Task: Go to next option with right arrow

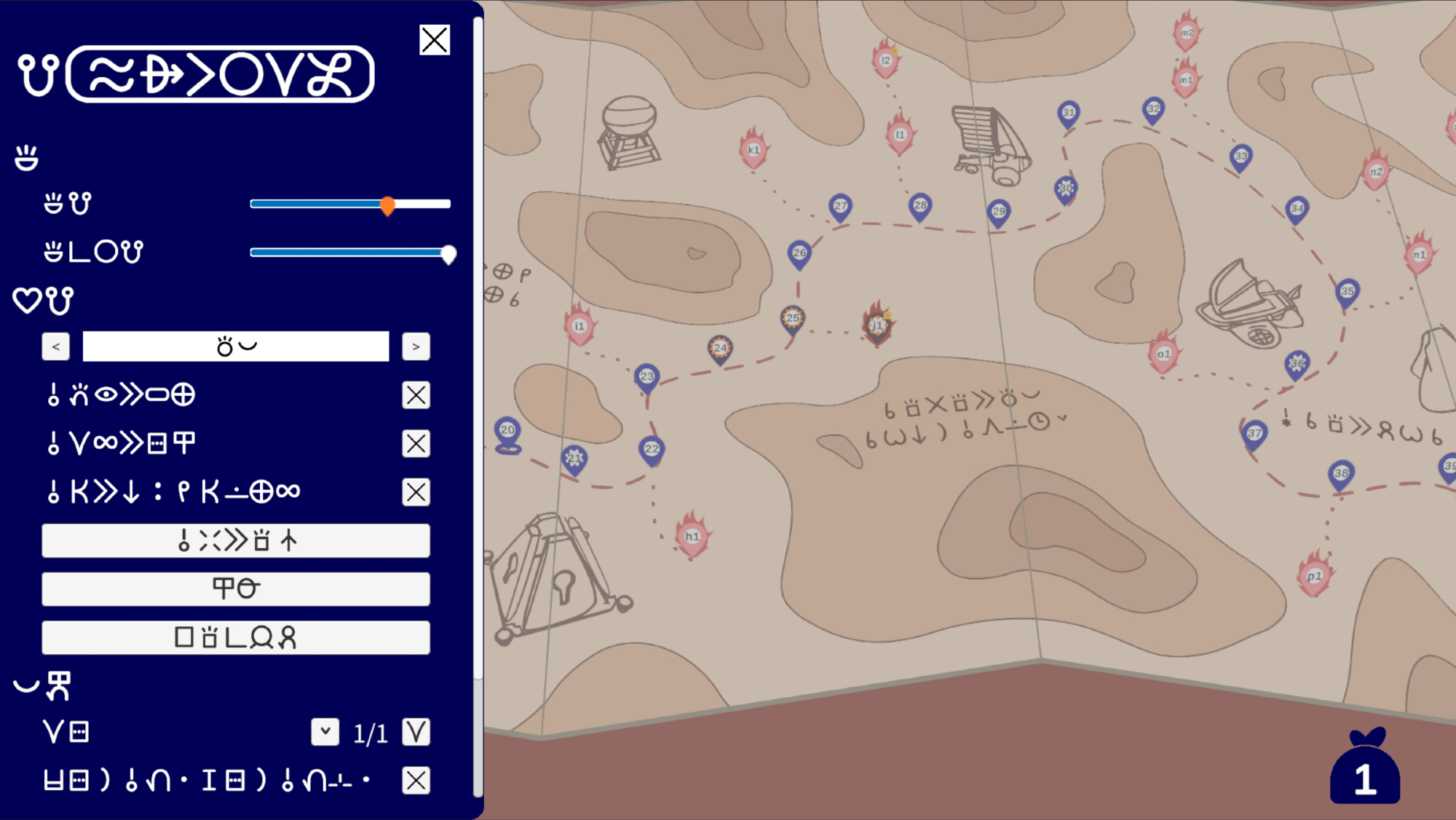Action: coord(416,347)
